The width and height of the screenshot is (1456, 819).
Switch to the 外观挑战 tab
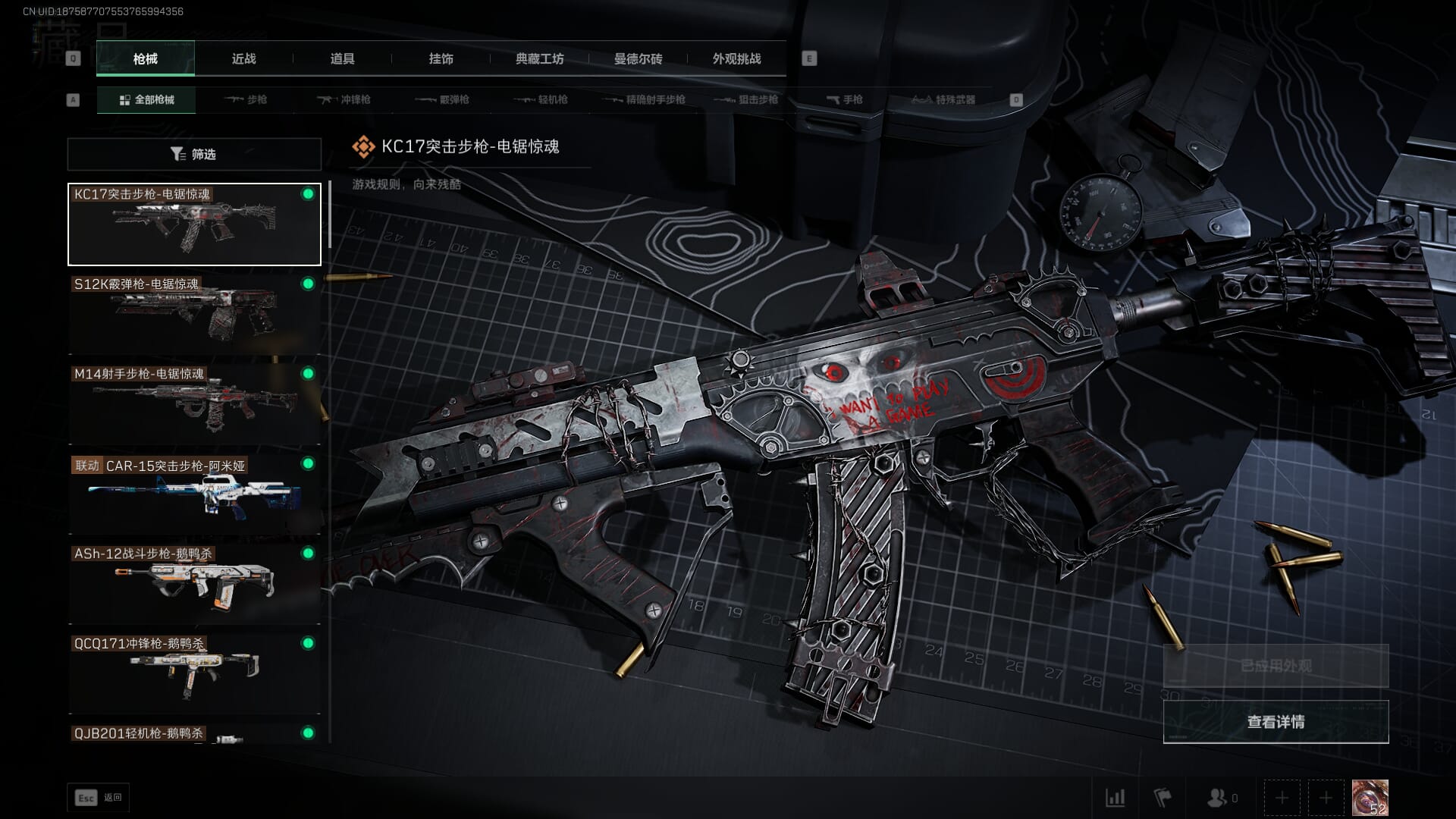coord(736,58)
